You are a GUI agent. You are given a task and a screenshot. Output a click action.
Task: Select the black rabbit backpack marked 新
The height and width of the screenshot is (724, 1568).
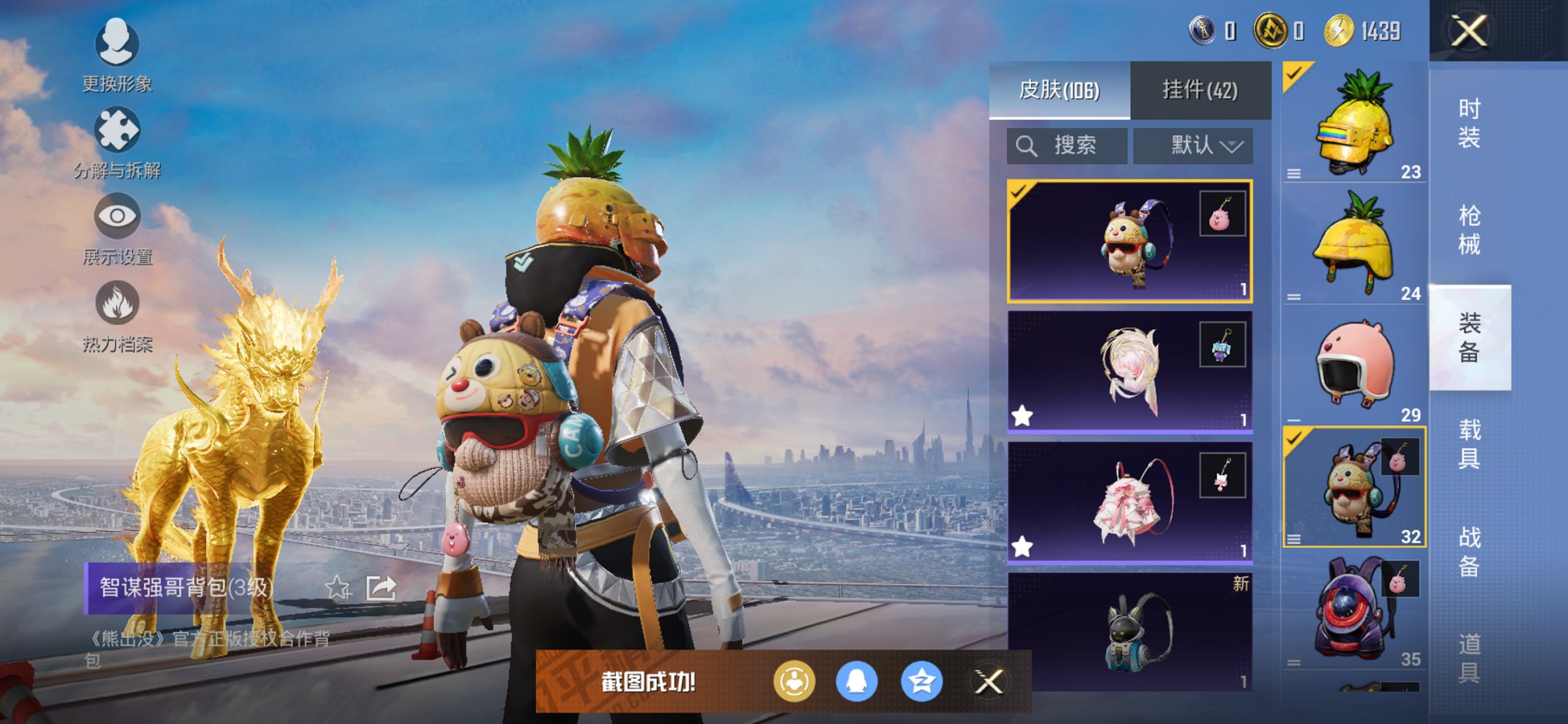(1129, 631)
